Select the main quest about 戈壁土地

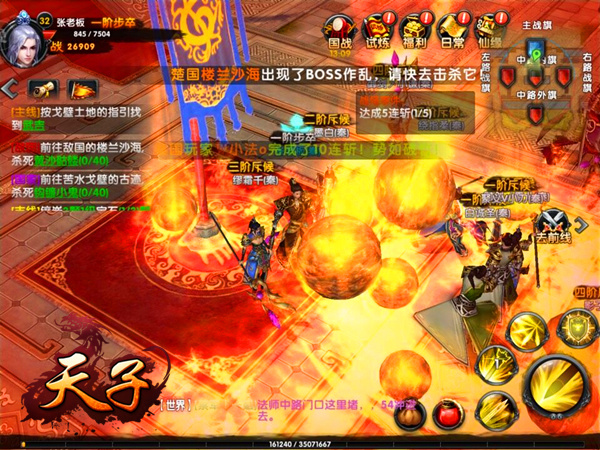(75, 118)
